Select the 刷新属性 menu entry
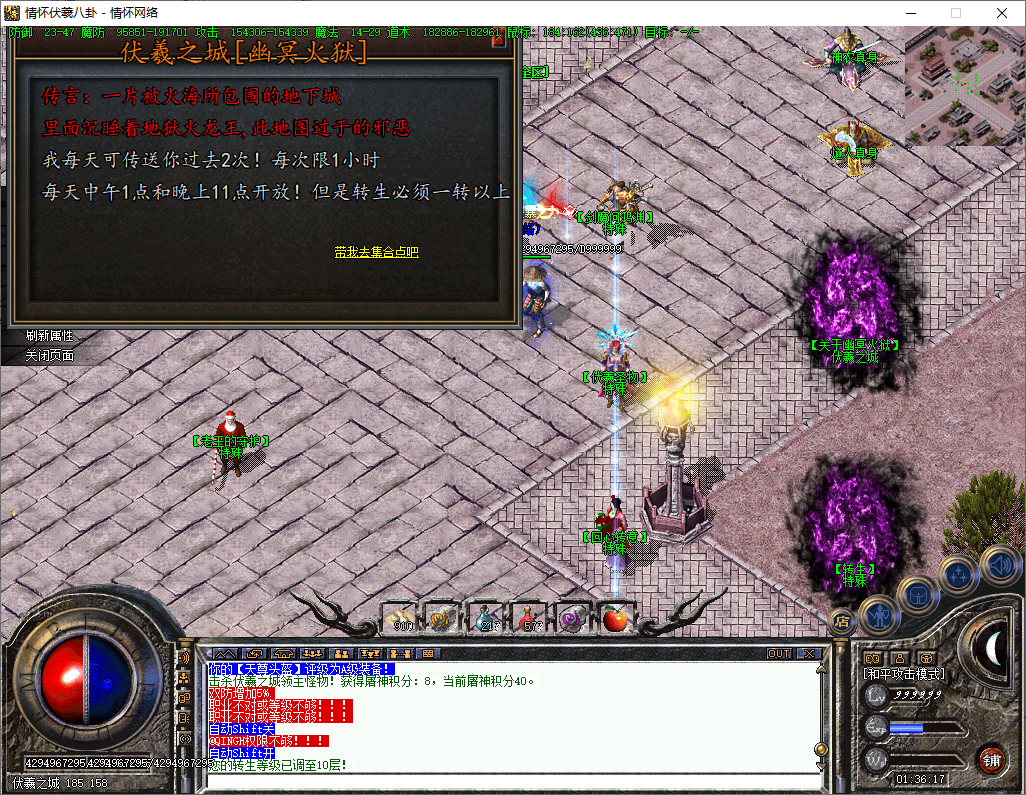The image size is (1026, 795). coord(50,336)
